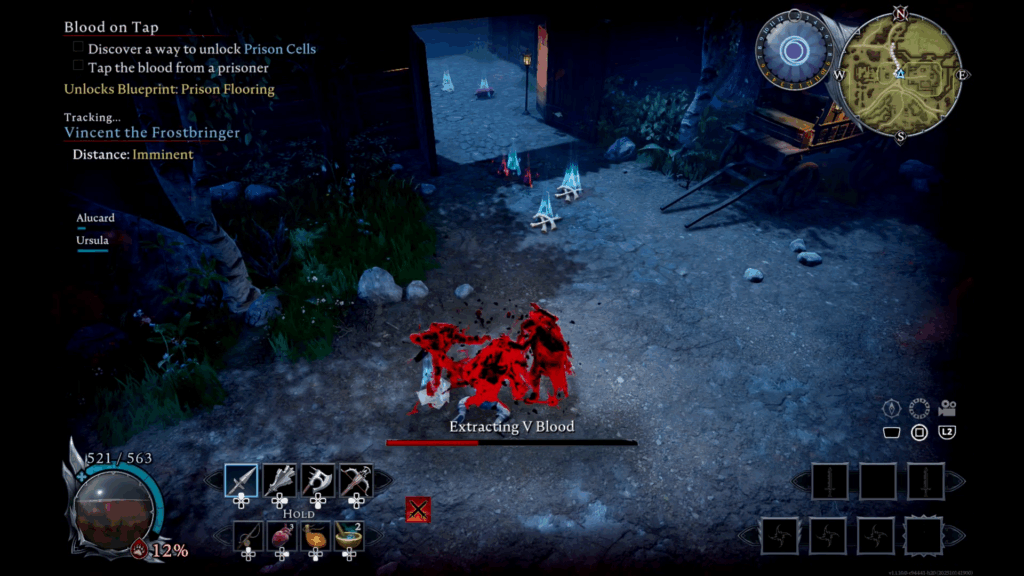The height and width of the screenshot is (576, 1024).
Task: Select the spear weapon slot
Action: tap(241, 481)
